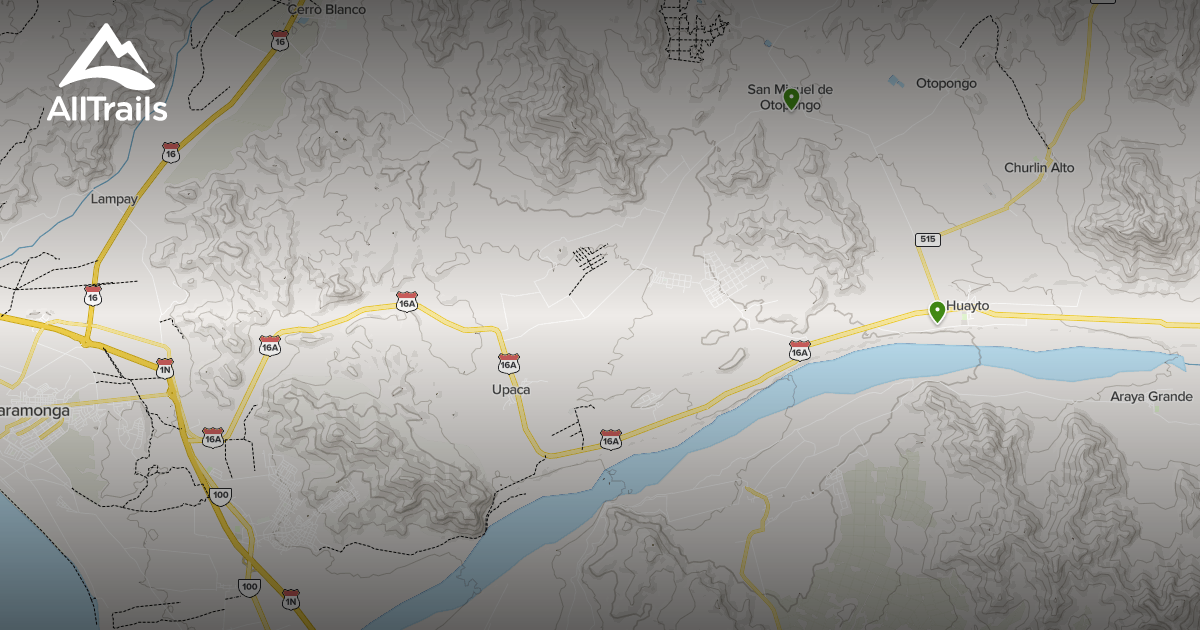This screenshot has height=630, width=1200.
Task: Open the green marker at San Miguel de Otopongo
Action: coord(791,98)
